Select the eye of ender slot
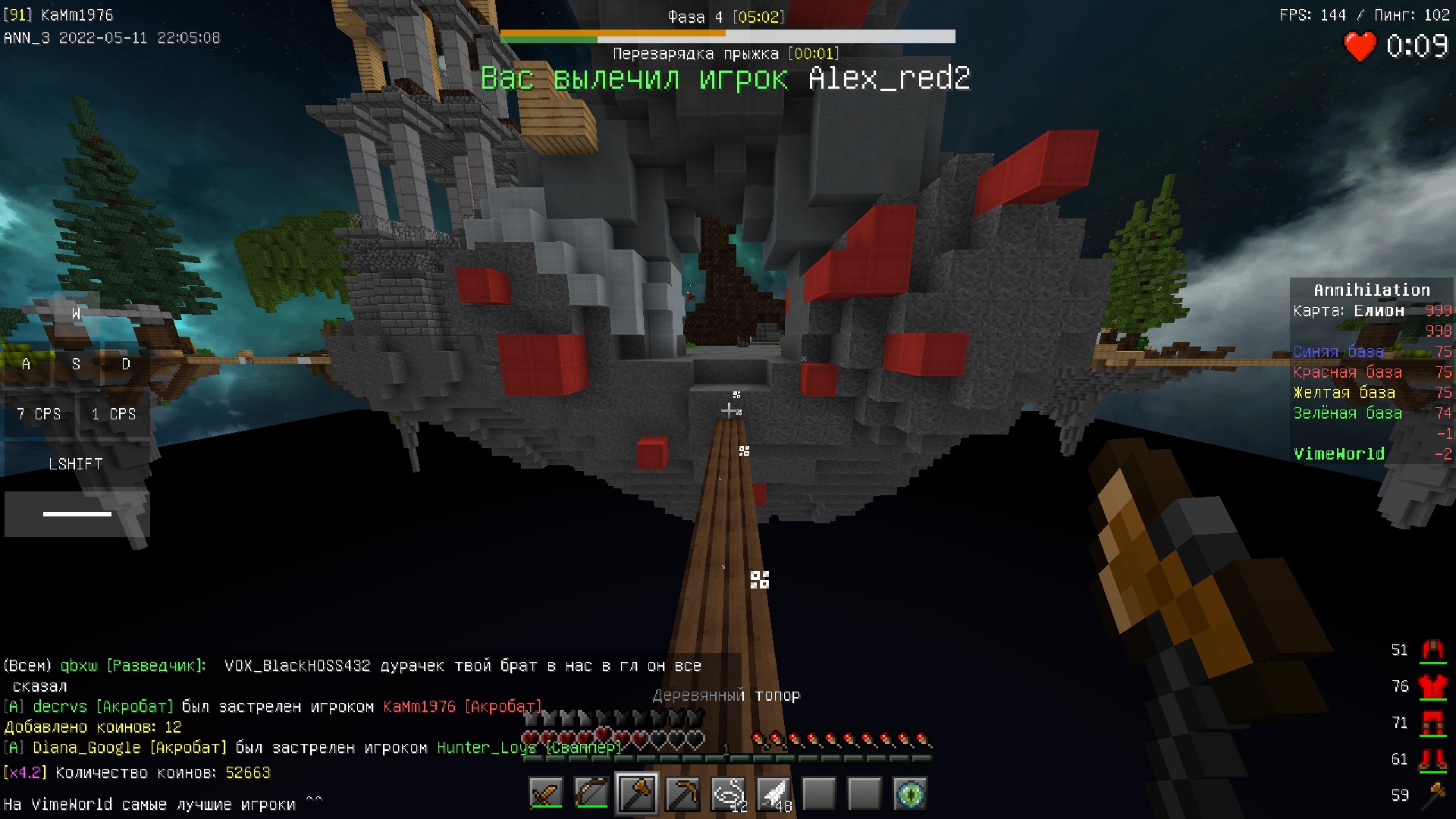This screenshot has height=819, width=1456. pos(910,794)
